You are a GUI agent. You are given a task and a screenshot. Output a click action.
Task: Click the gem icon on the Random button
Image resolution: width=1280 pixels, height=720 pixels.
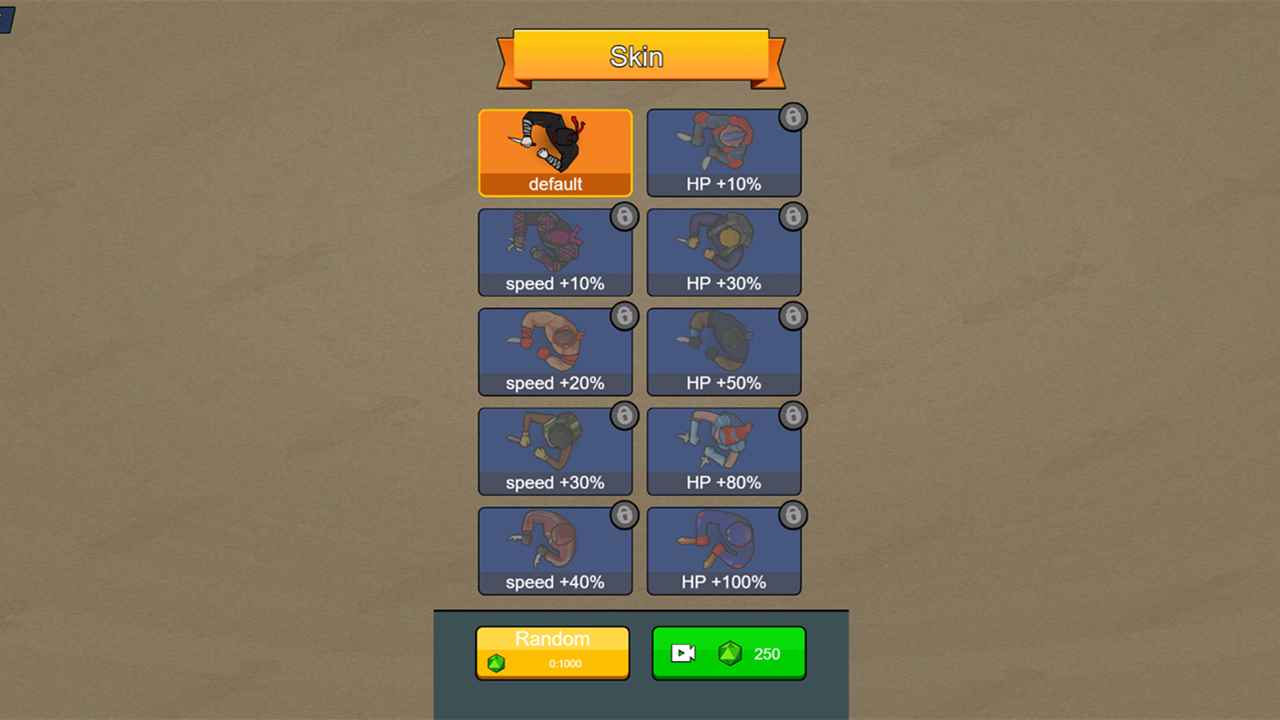point(497,662)
